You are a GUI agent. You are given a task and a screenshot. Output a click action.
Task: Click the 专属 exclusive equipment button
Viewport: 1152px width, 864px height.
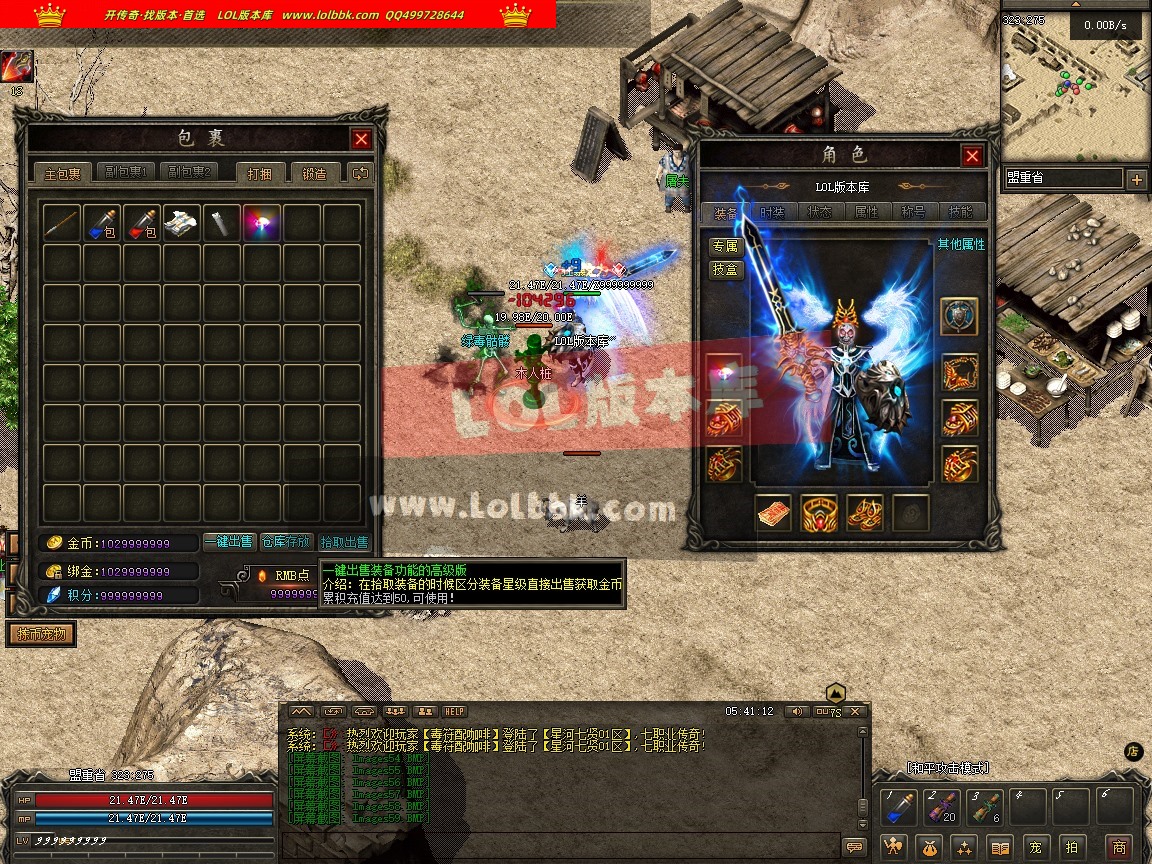tap(726, 246)
